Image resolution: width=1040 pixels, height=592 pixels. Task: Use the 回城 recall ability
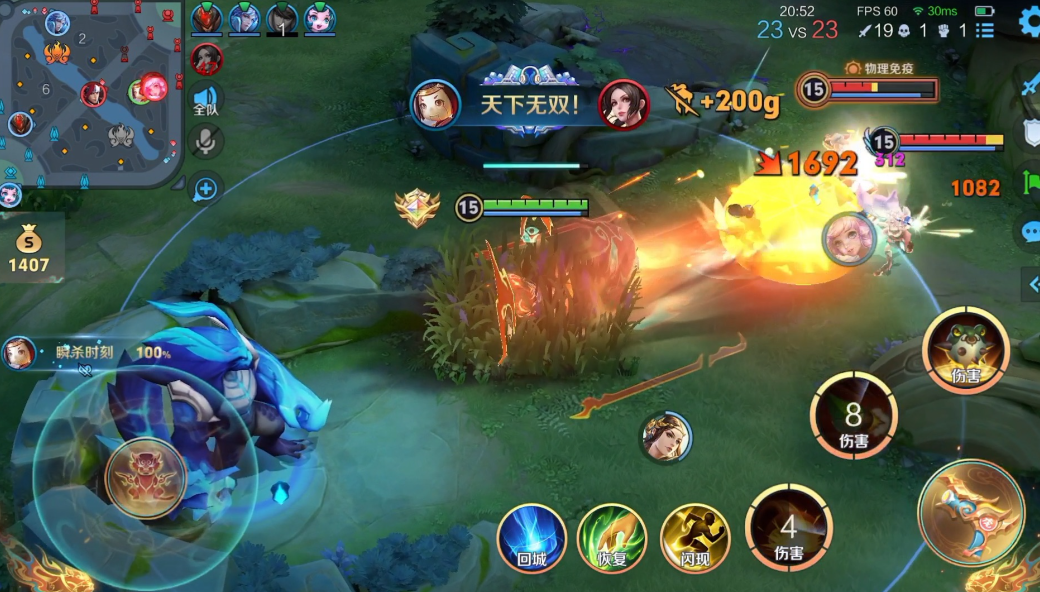tap(532, 538)
